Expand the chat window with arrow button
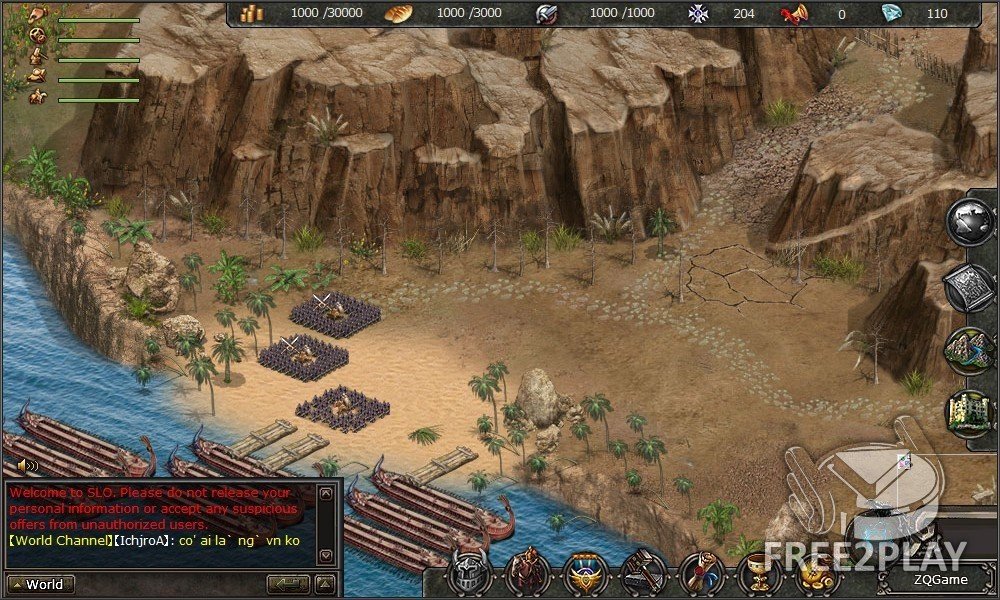The width and height of the screenshot is (1000, 600). (325, 585)
